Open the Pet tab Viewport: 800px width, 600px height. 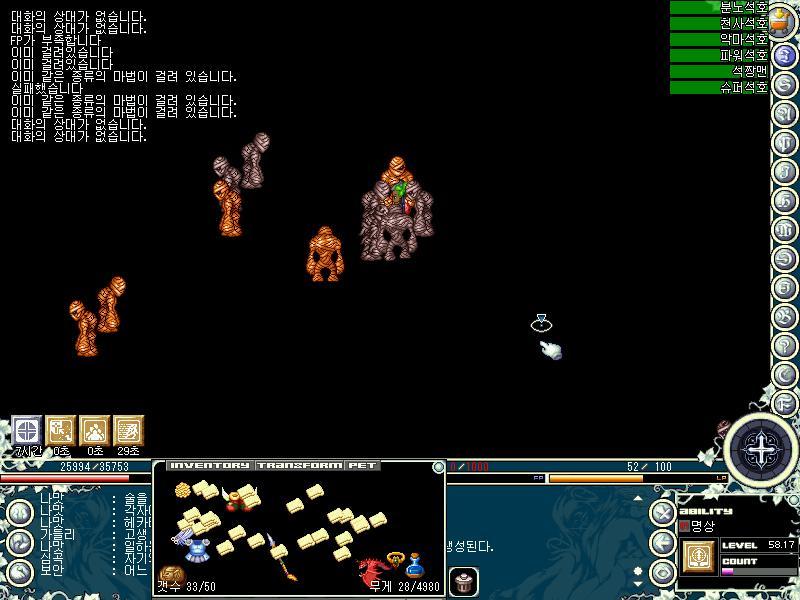coord(361,466)
